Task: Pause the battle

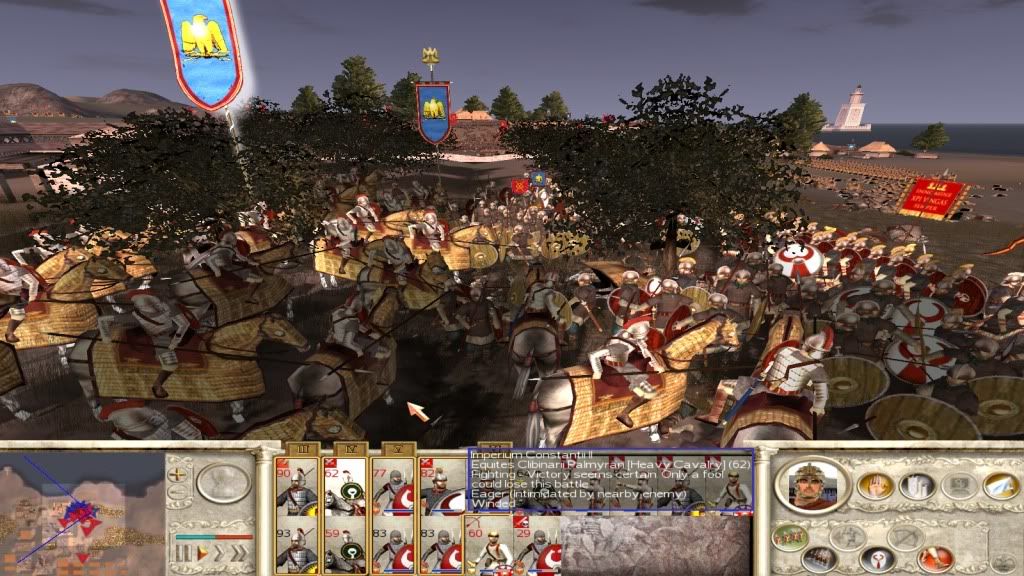Action: point(182,552)
